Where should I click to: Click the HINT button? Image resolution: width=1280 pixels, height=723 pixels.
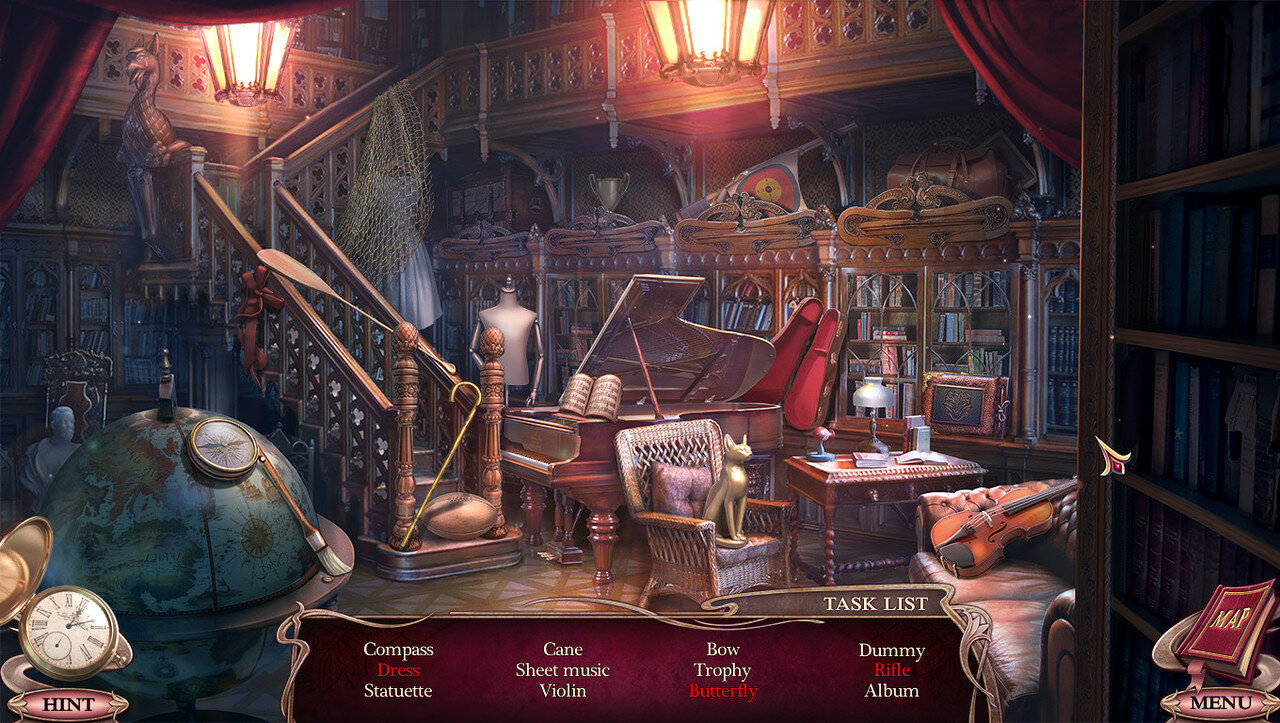tap(68, 704)
